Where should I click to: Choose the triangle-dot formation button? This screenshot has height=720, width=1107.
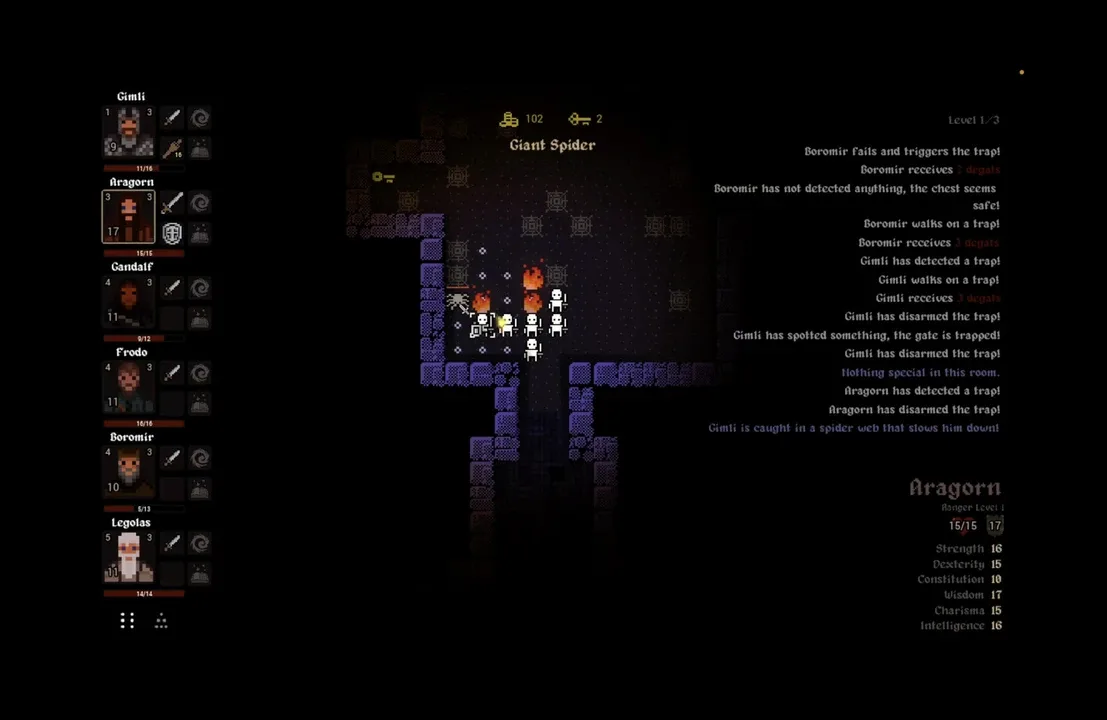coord(161,621)
